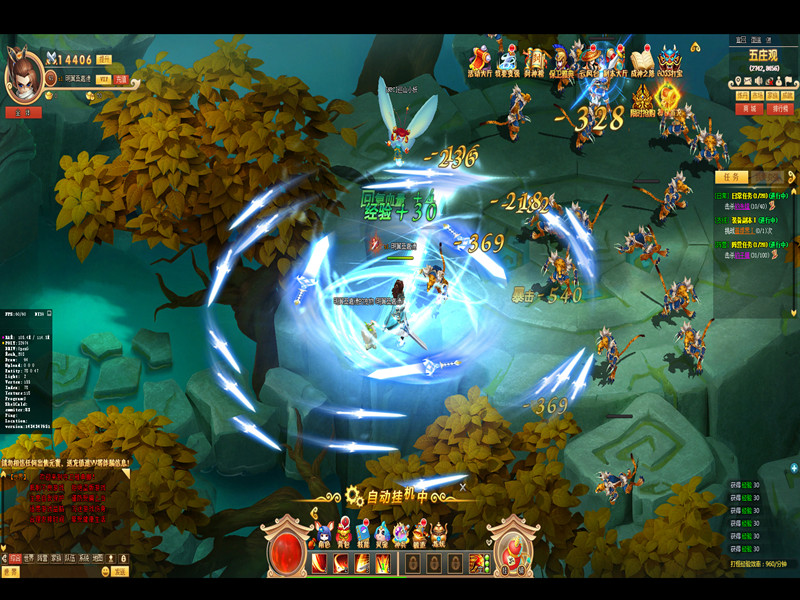The height and width of the screenshot is (600, 800).
Task: Open the 角色 character menu icon
Action: click(323, 533)
